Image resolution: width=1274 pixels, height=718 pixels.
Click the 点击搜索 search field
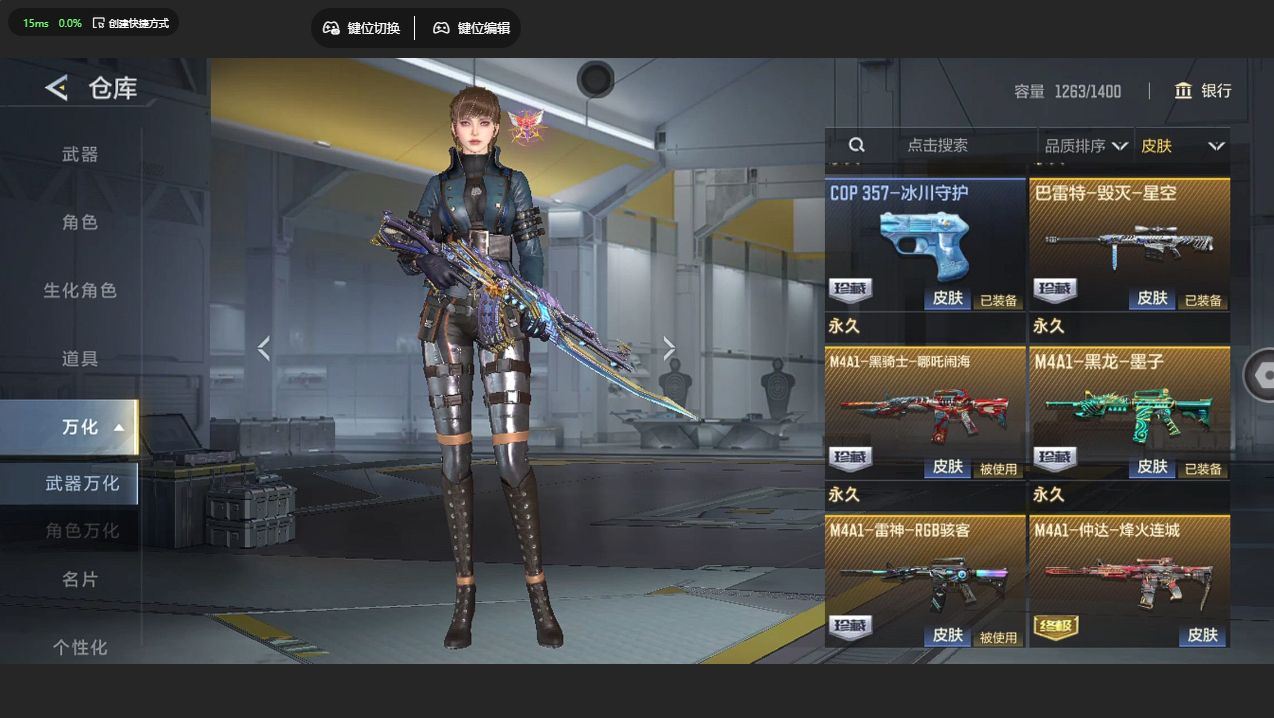point(937,145)
